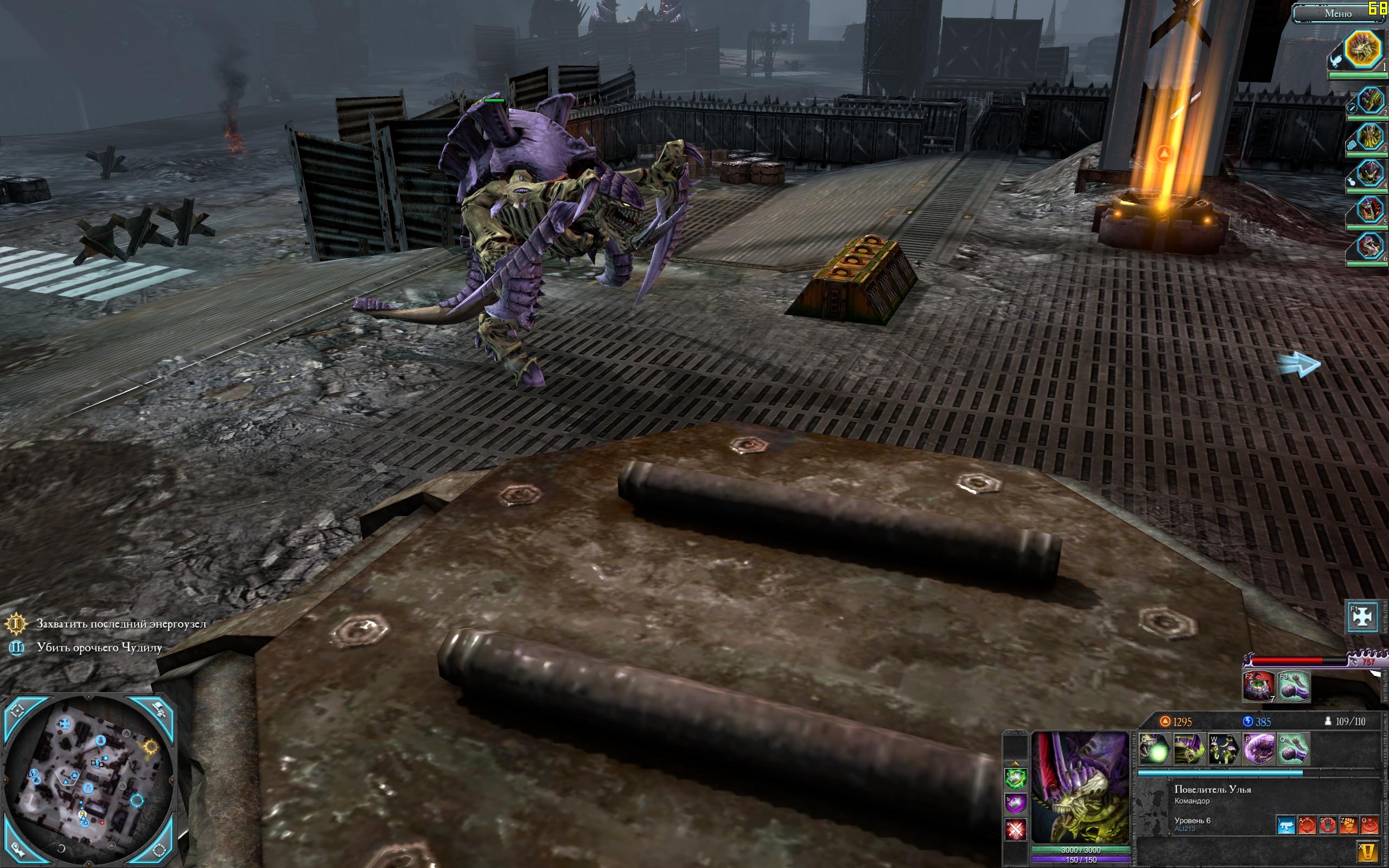Viewport: 1389px width, 868px height.
Task: Use the W spawn creatures ability
Action: click(x=1223, y=749)
